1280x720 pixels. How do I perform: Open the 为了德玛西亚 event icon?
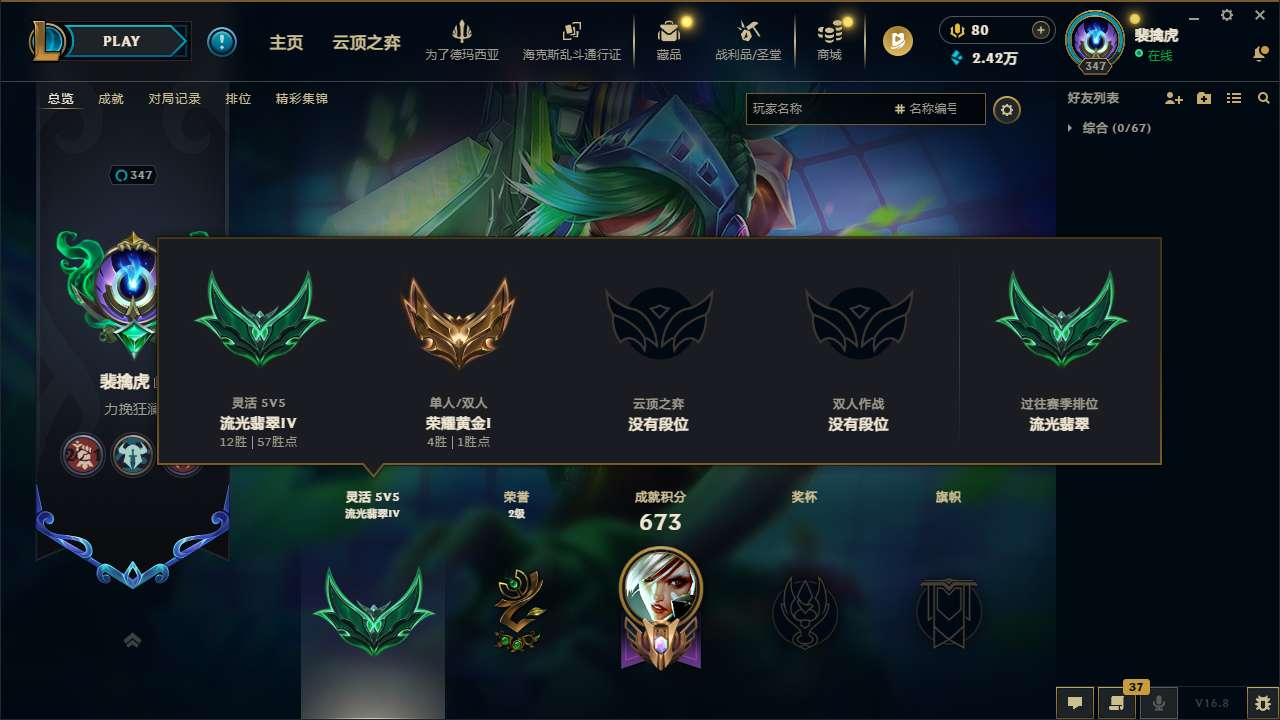click(x=462, y=40)
